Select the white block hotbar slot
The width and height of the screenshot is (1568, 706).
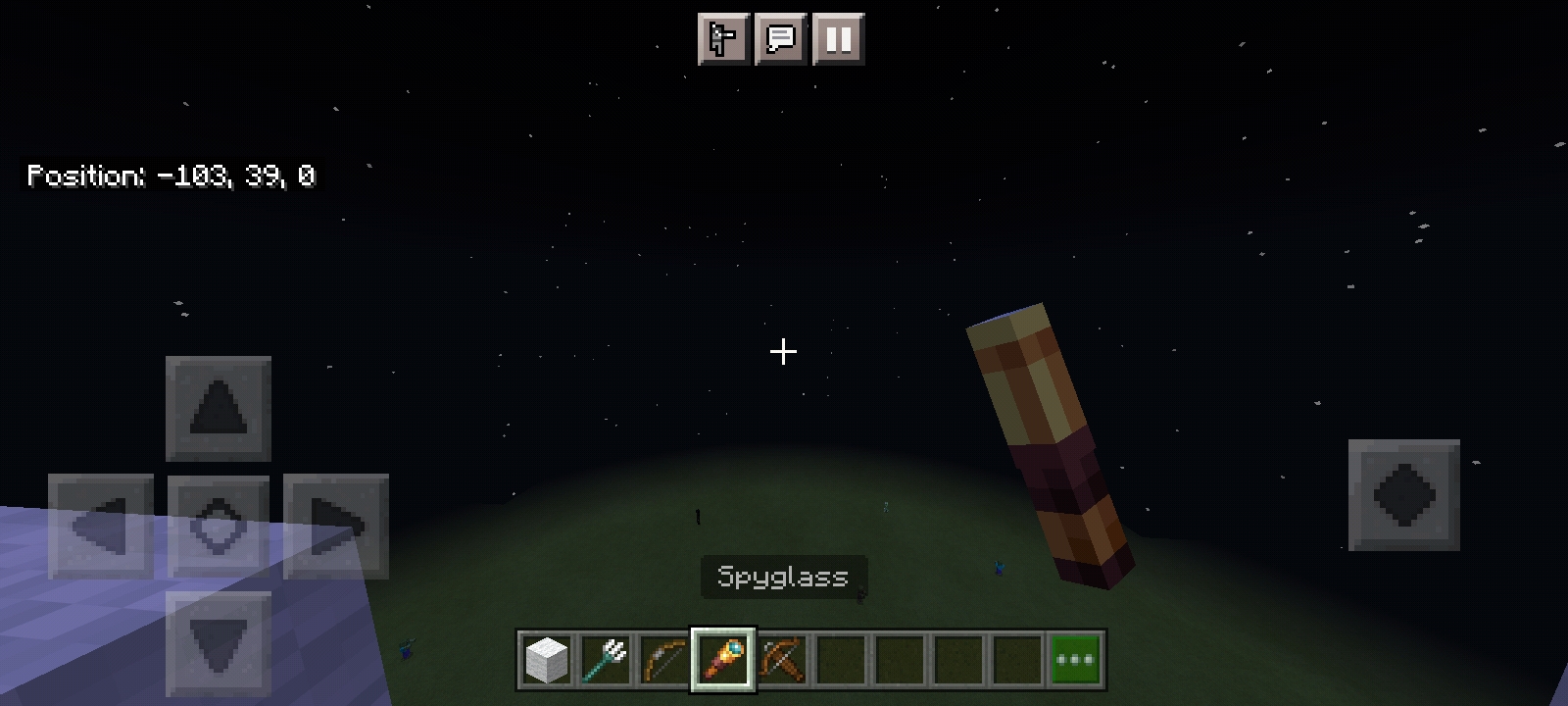pos(546,660)
